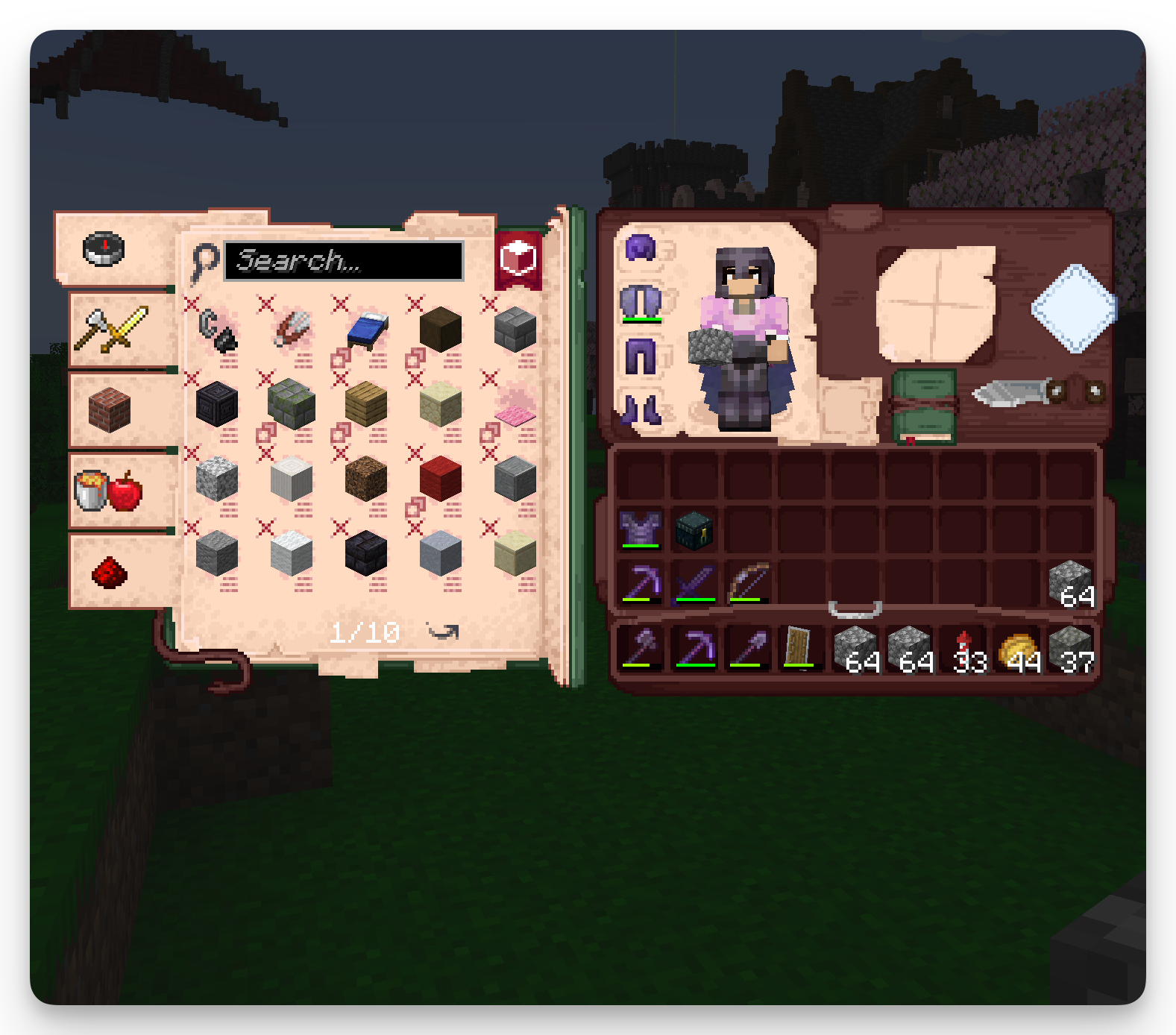This screenshot has height=1035, width=1176.
Task: Click the equipped purple helmet slot
Action: (641, 248)
